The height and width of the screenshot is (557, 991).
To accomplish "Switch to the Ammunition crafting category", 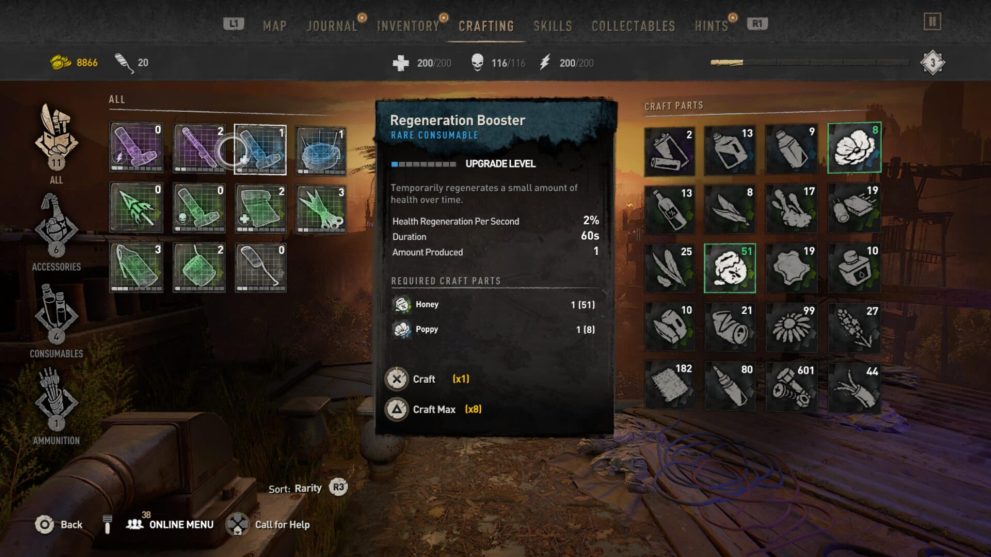I will (x=56, y=405).
